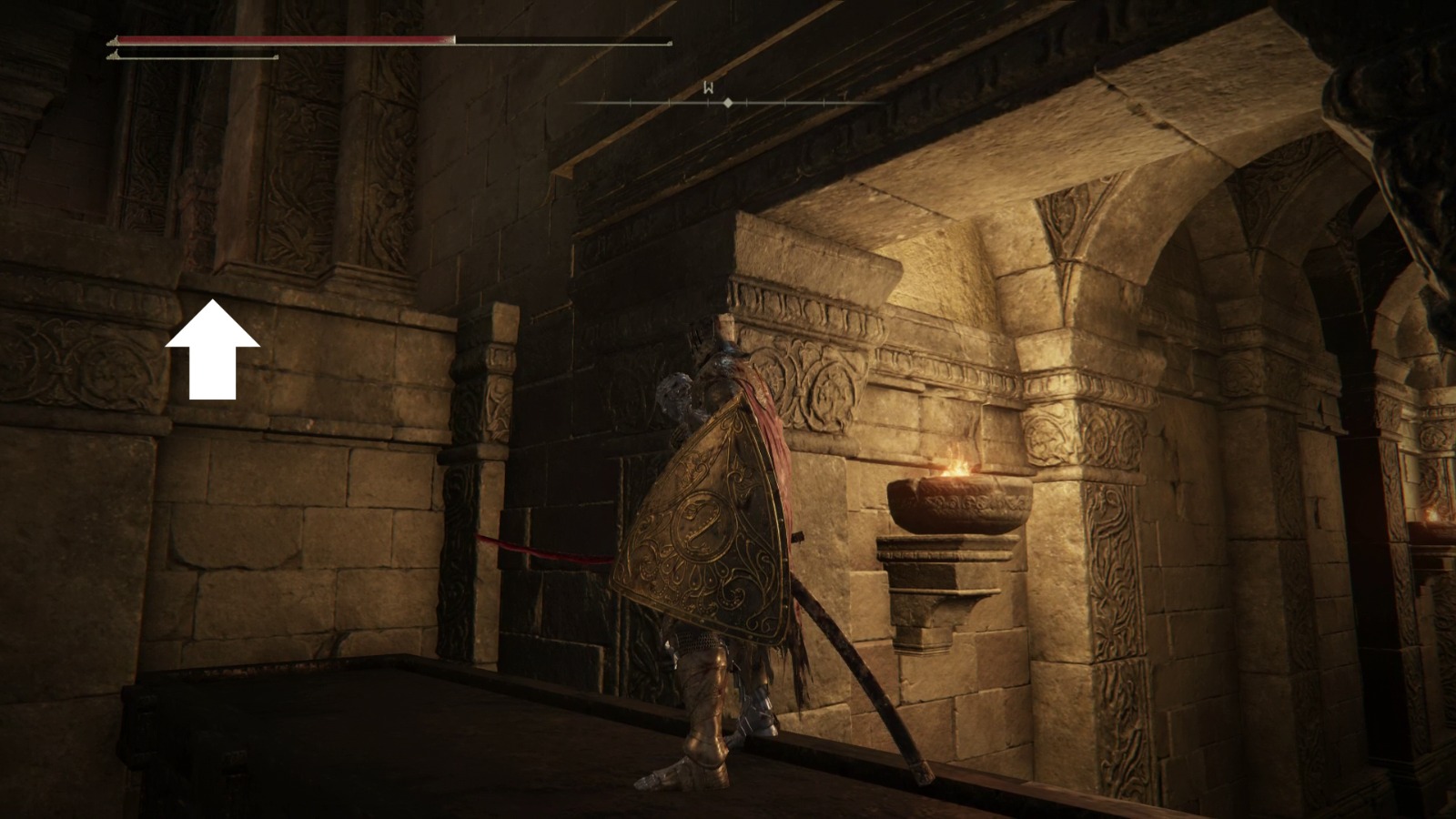Toggle the stamina bar beneath the health bar

[x=191, y=56]
